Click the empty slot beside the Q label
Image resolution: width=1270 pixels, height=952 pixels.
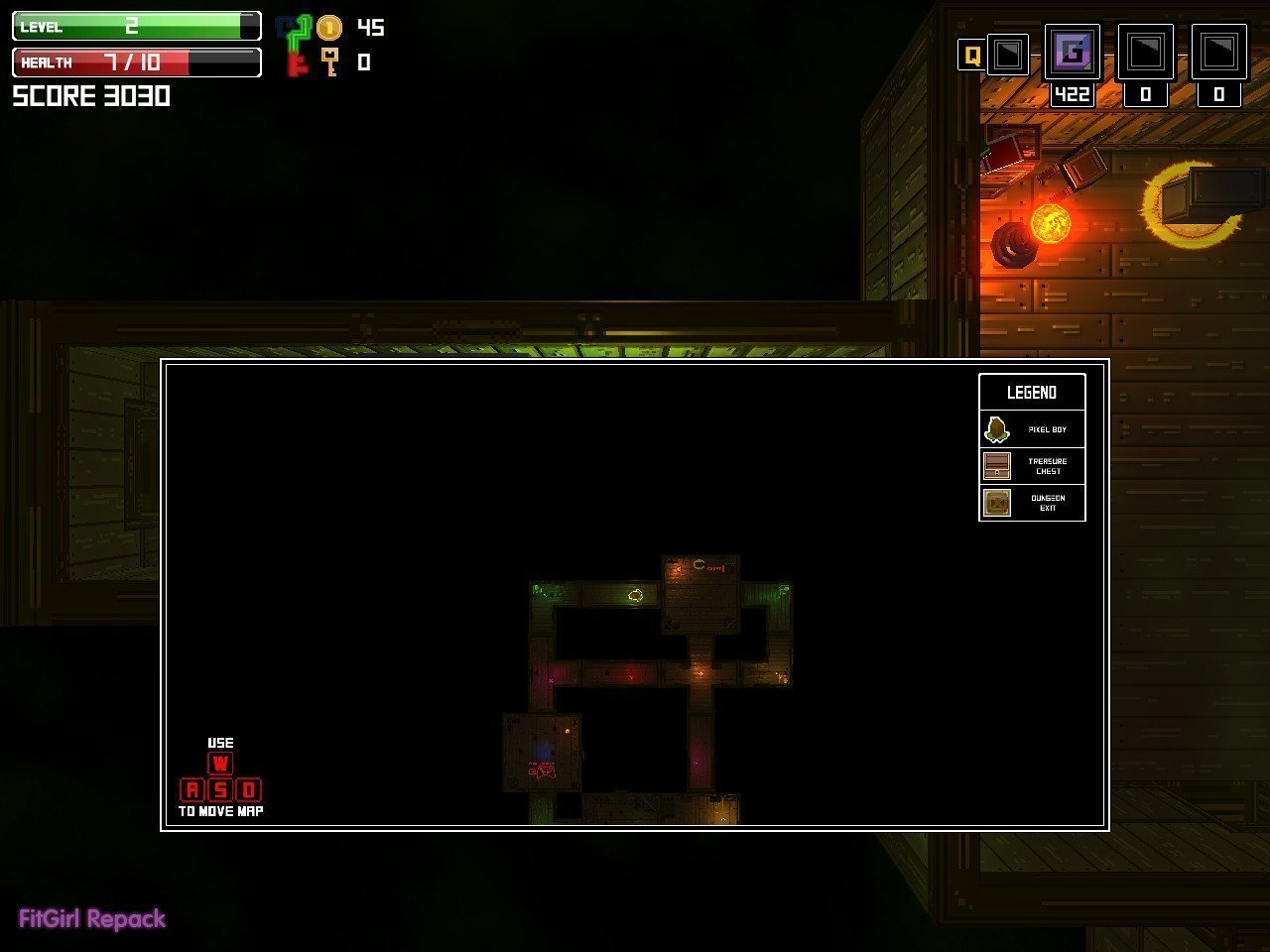1008,55
